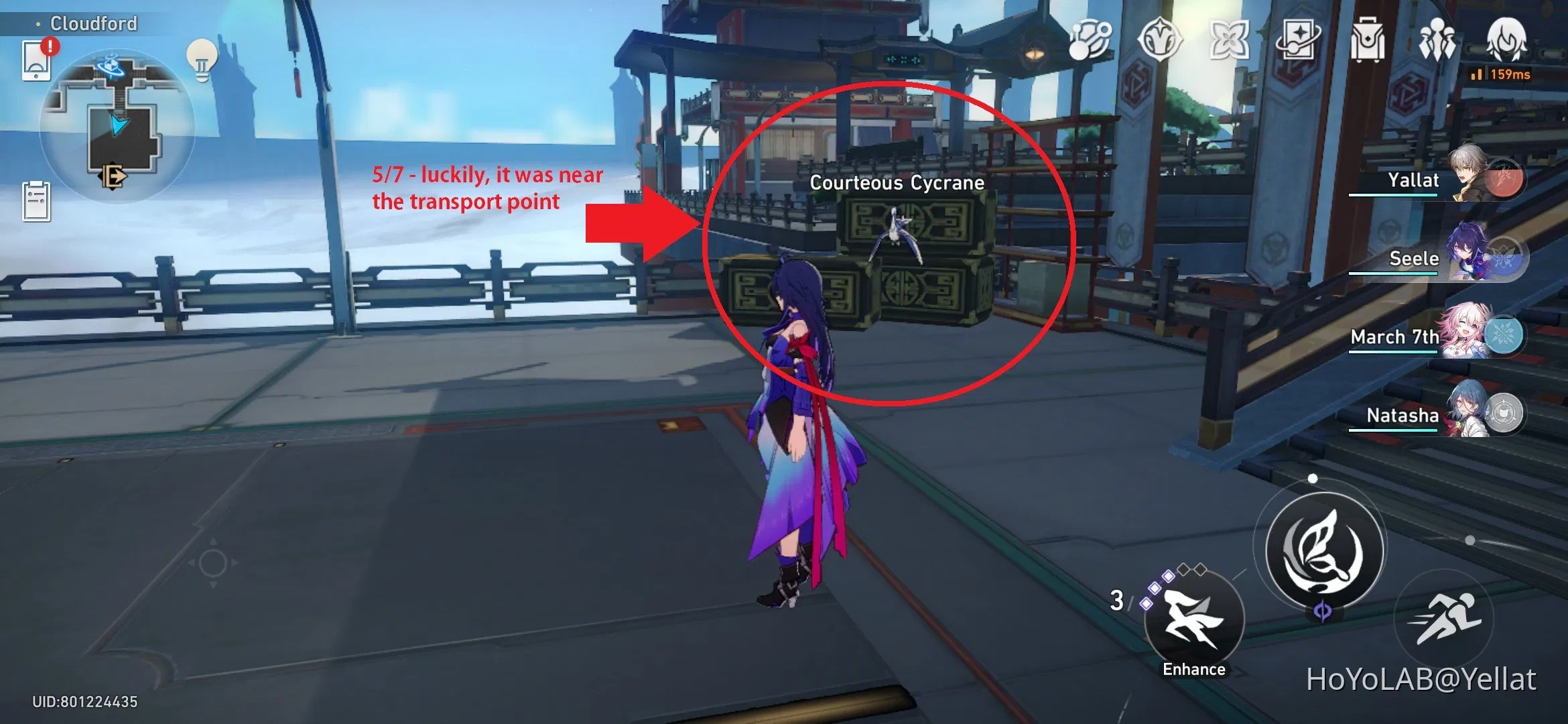Open the Synthesize menu

[x=1089, y=40]
